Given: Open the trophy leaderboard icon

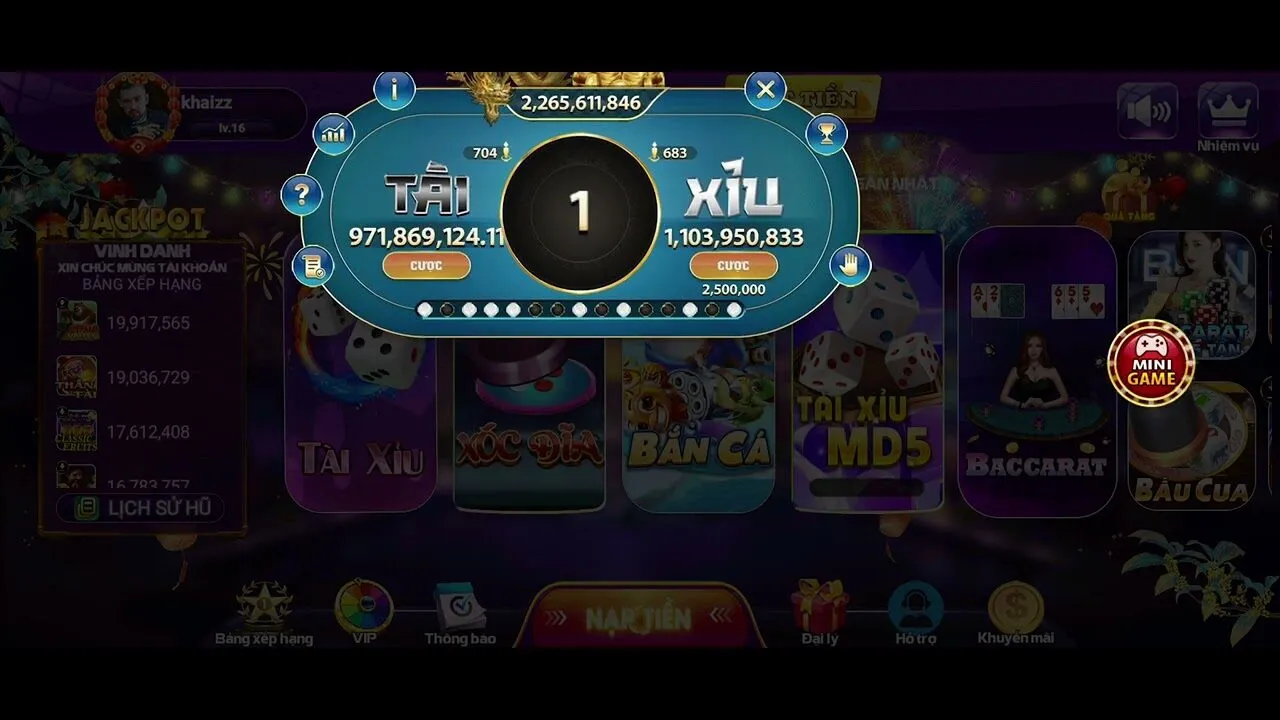Looking at the screenshot, I should click(x=825, y=133).
